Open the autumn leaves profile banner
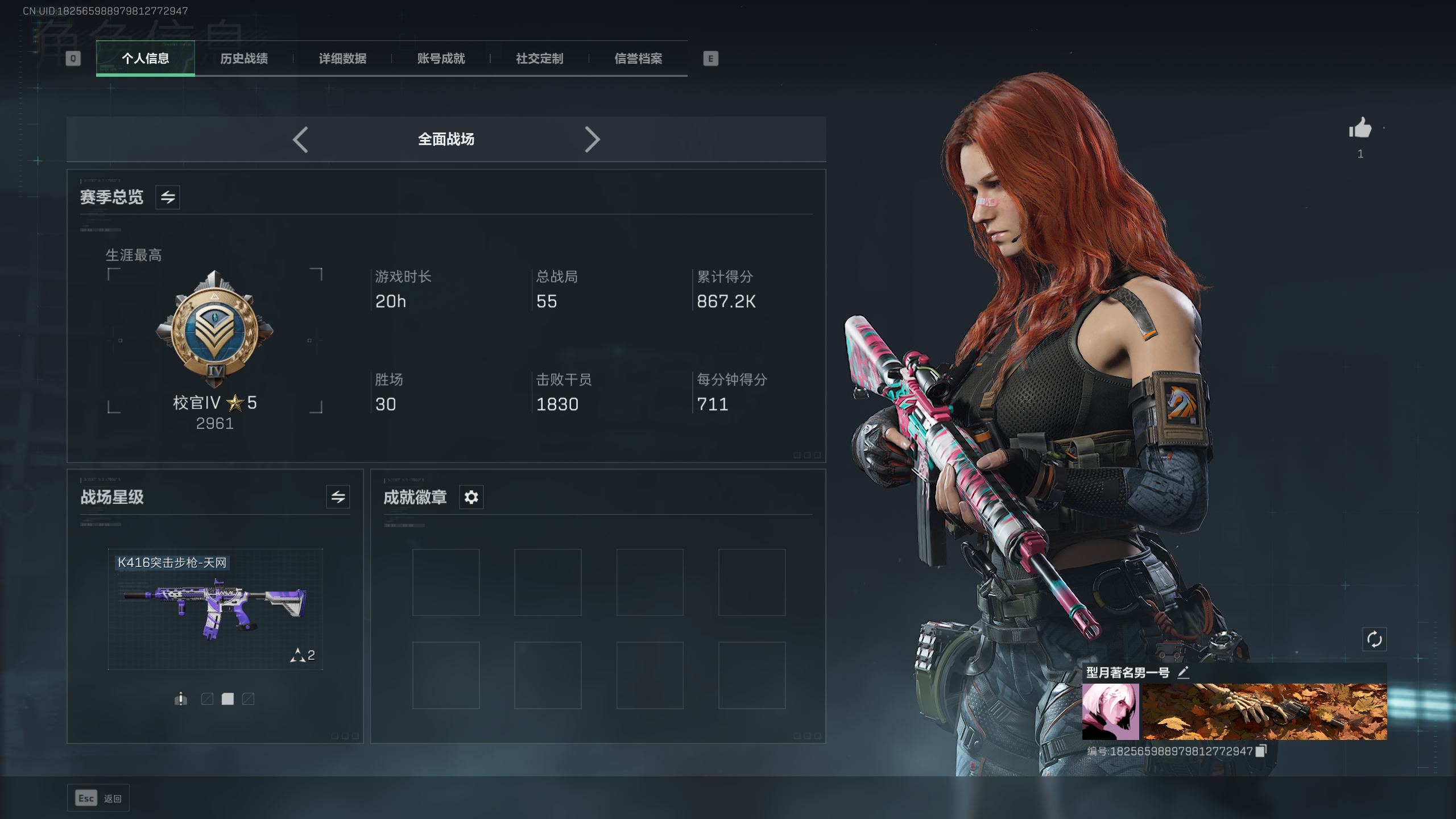1456x819 pixels. tap(1264, 712)
